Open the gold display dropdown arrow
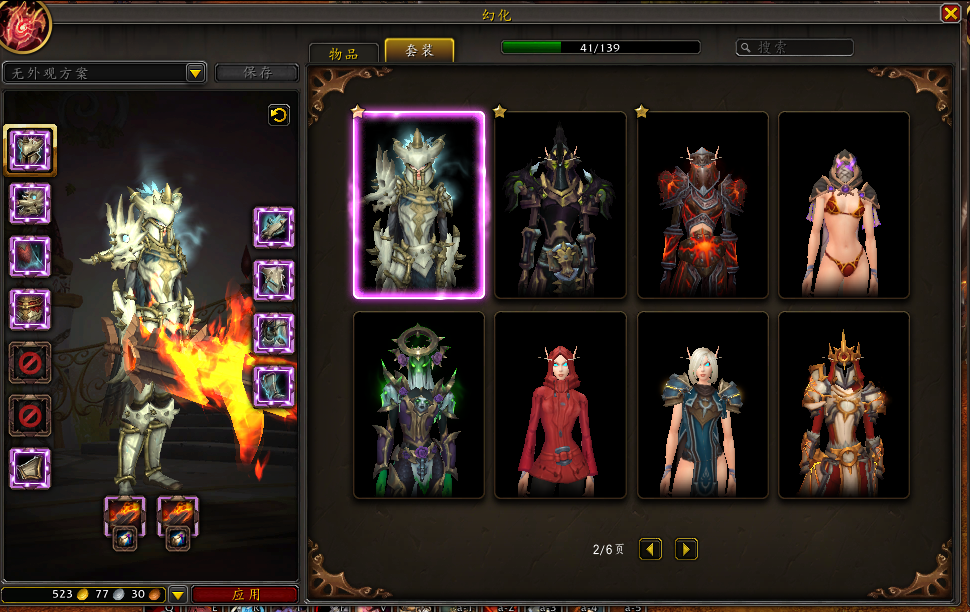 click(x=177, y=594)
